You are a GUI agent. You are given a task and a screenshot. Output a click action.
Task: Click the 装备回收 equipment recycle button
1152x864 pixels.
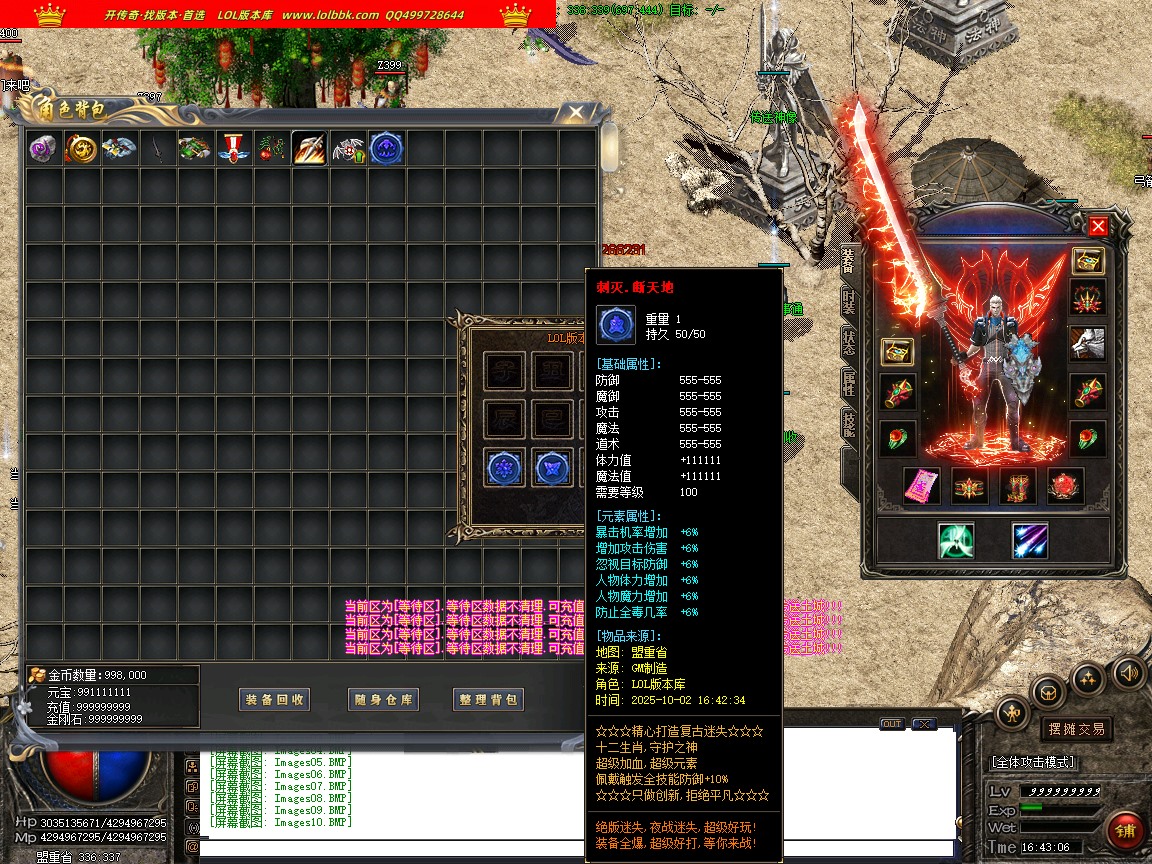click(275, 700)
